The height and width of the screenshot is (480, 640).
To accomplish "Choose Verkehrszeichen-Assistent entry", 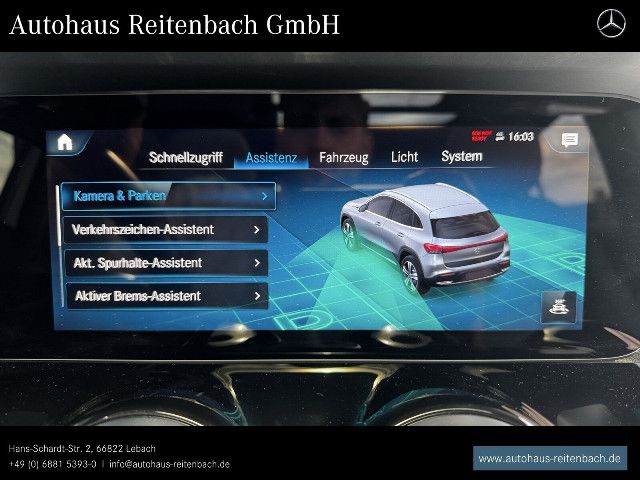I will [x=166, y=229].
